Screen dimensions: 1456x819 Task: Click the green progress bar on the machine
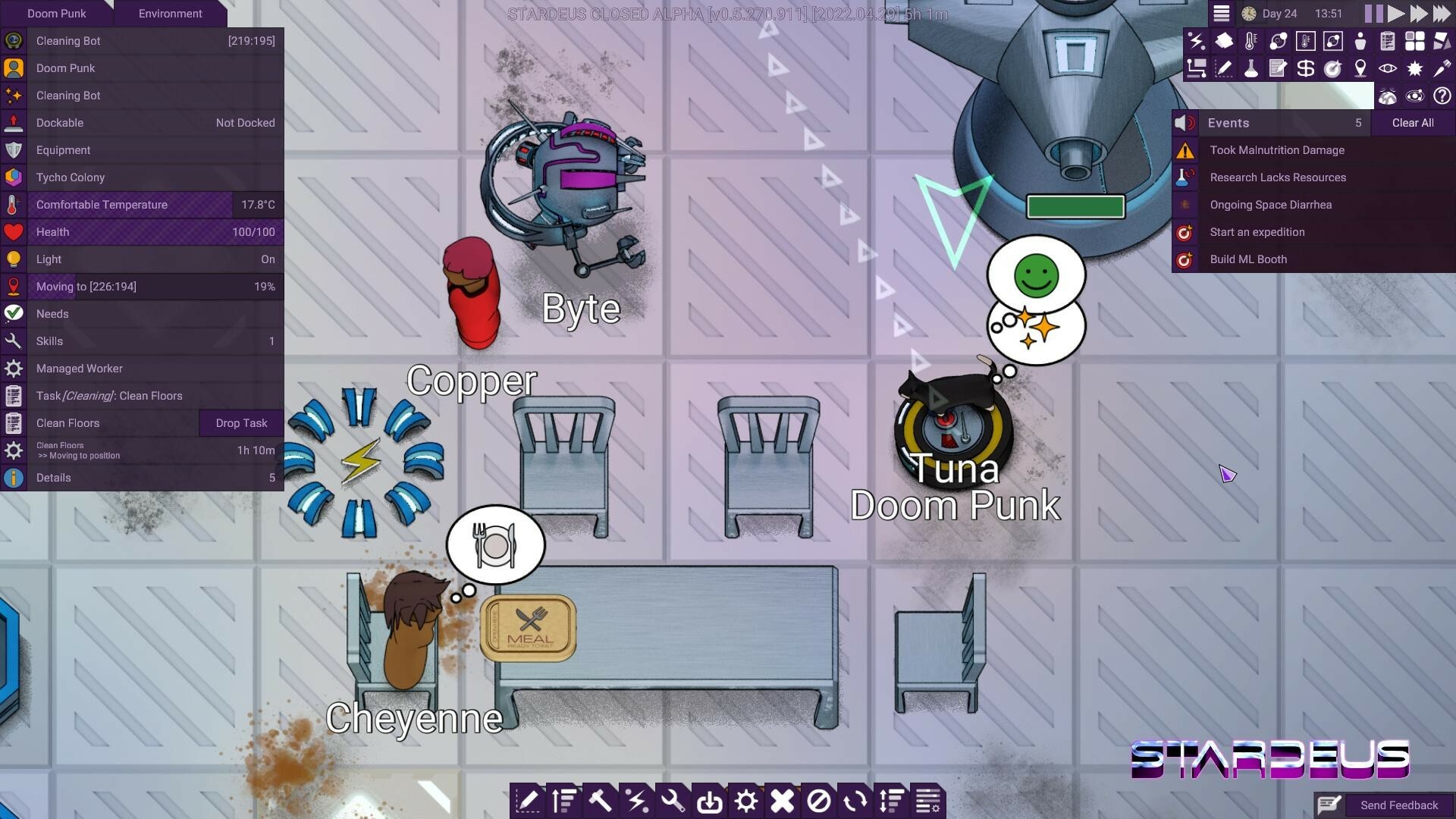[1075, 206]
